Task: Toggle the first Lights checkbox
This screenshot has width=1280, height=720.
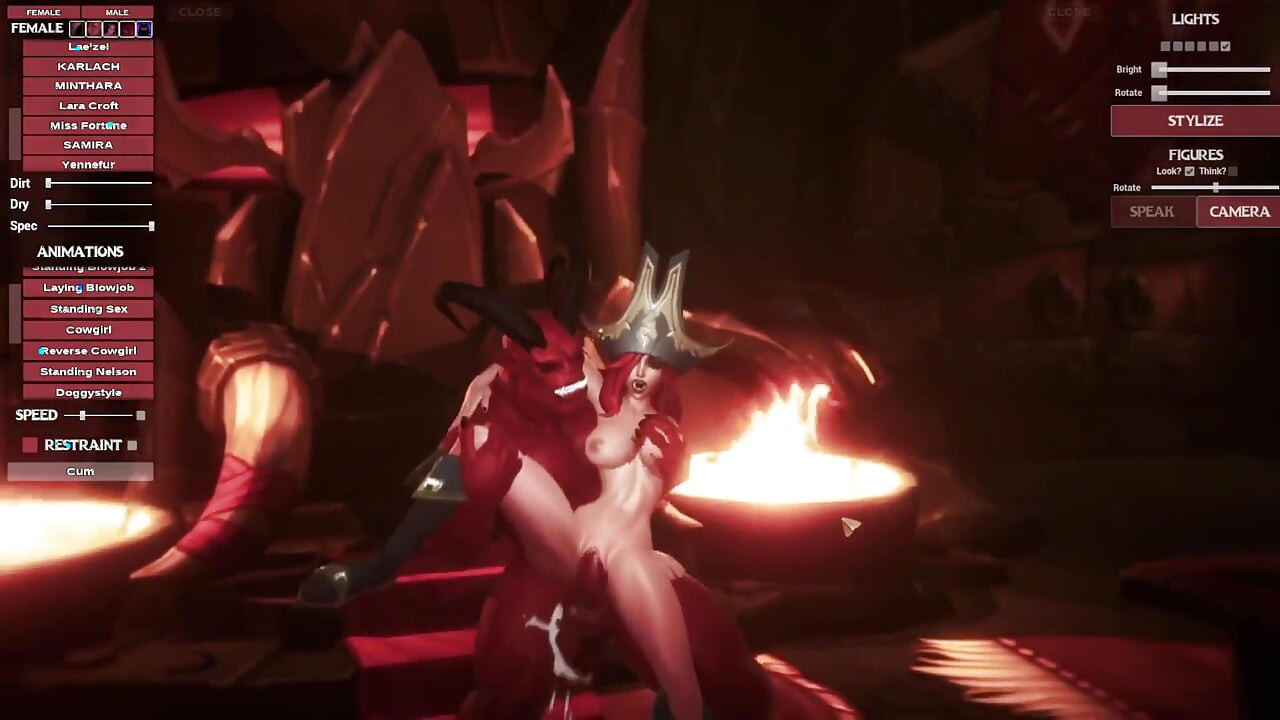Action: 1164,46
